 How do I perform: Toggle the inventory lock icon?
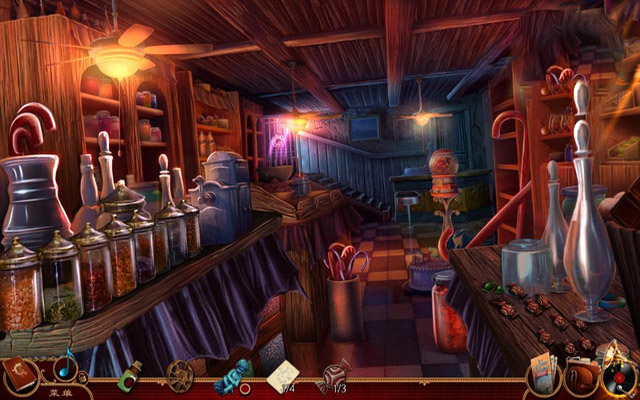[x=84, y=379]
